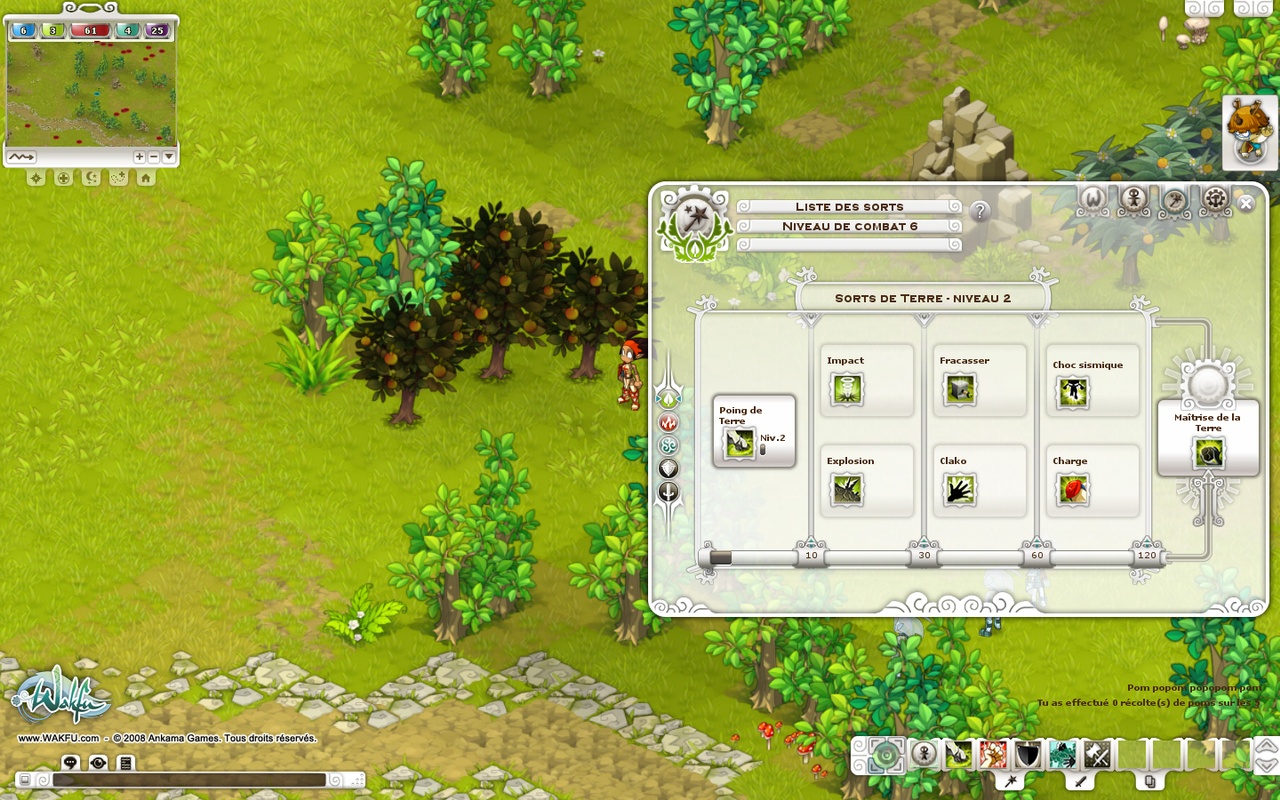Zoom in the minimap with the plus button

click(139, 157)
